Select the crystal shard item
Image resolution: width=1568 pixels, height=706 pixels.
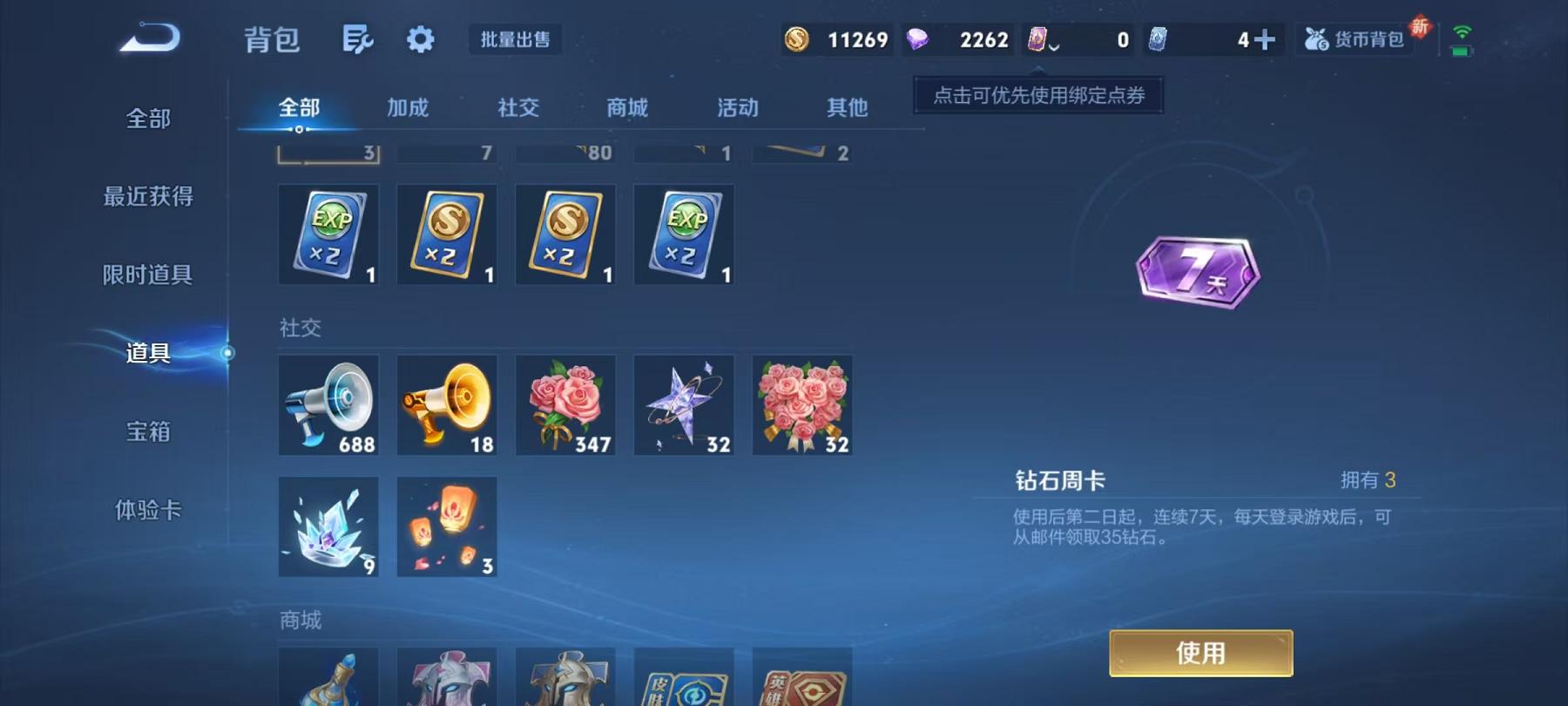click(328, 526)
